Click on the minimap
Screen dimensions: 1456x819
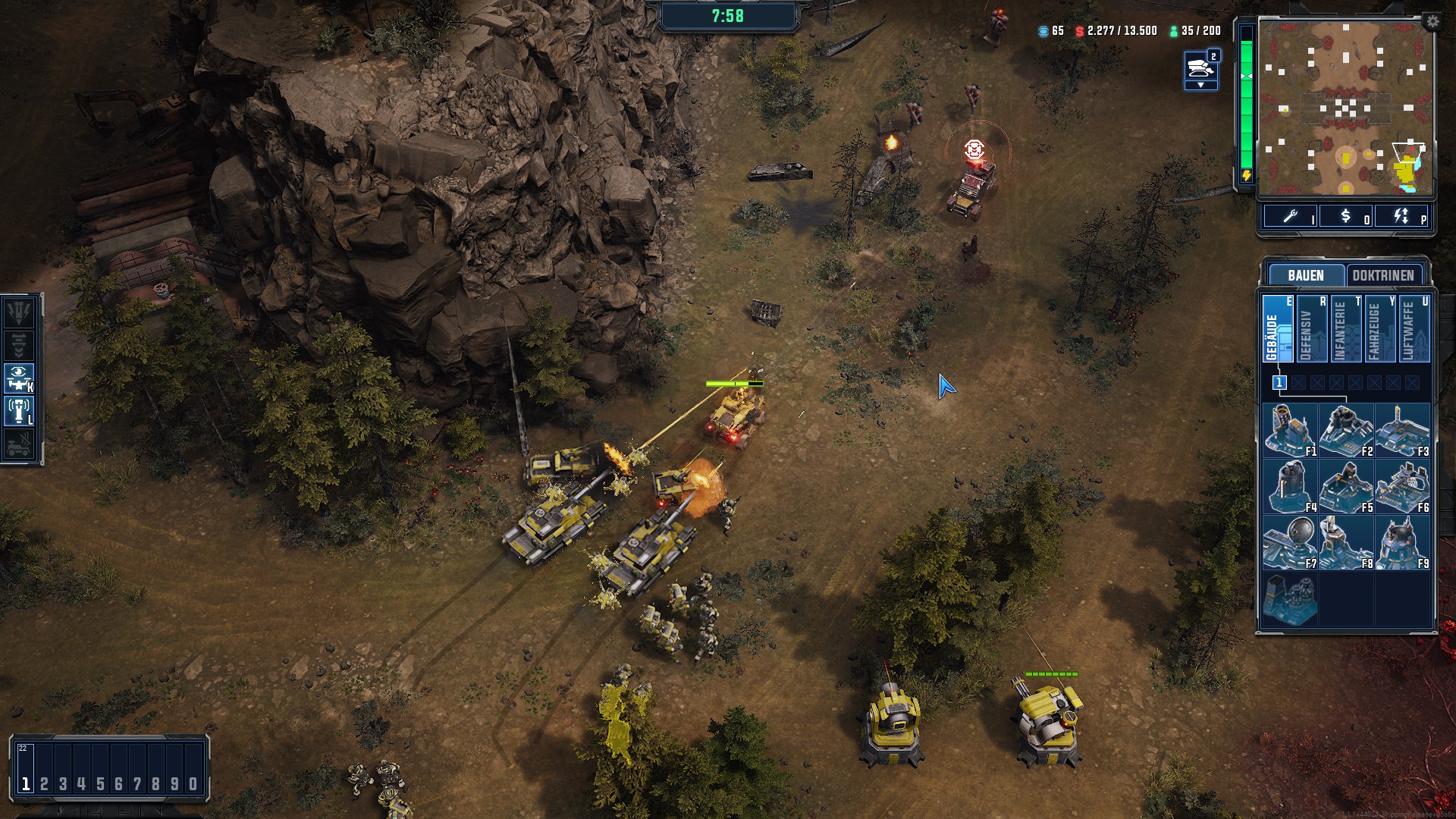[x=1345, y=106]
